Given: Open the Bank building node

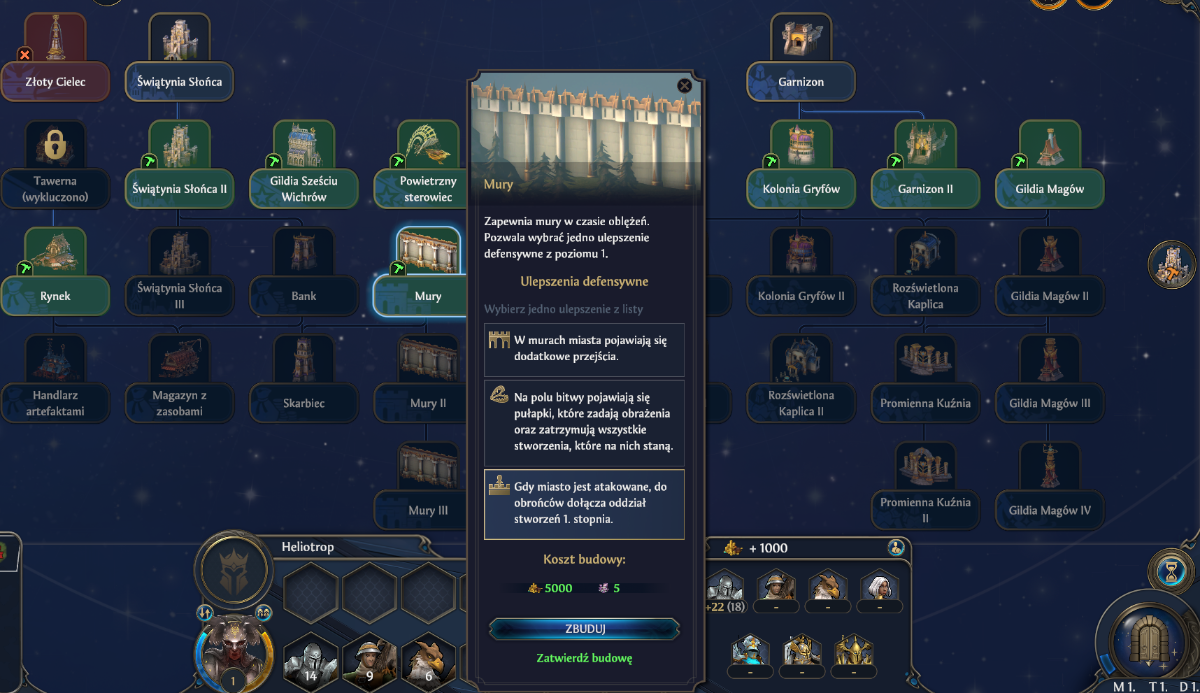Looking at the screenshot, I should 304,295.
